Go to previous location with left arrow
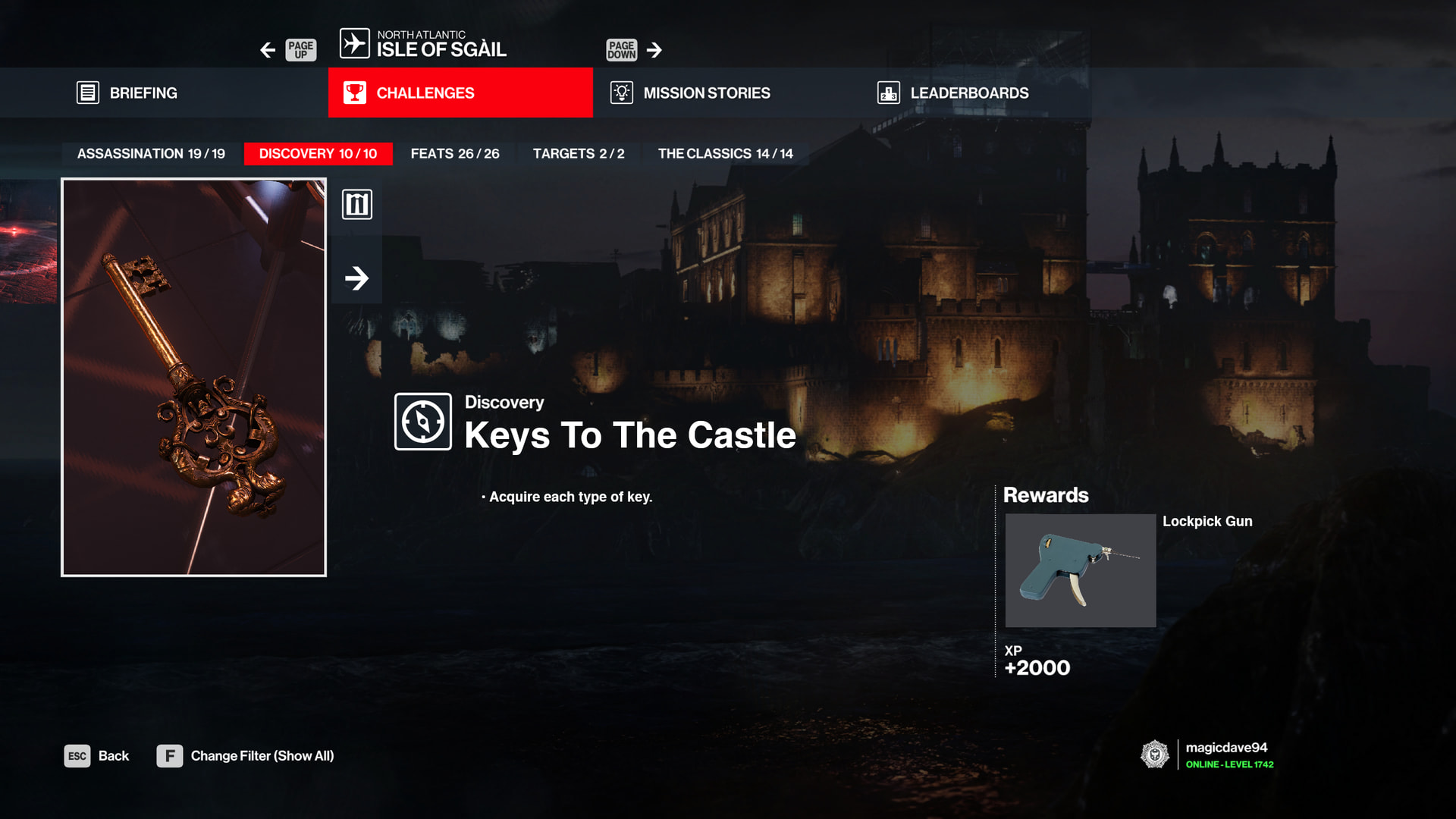Image resolution: width=1456 pixels, height=819 pixels. click(x=268, y=50)
